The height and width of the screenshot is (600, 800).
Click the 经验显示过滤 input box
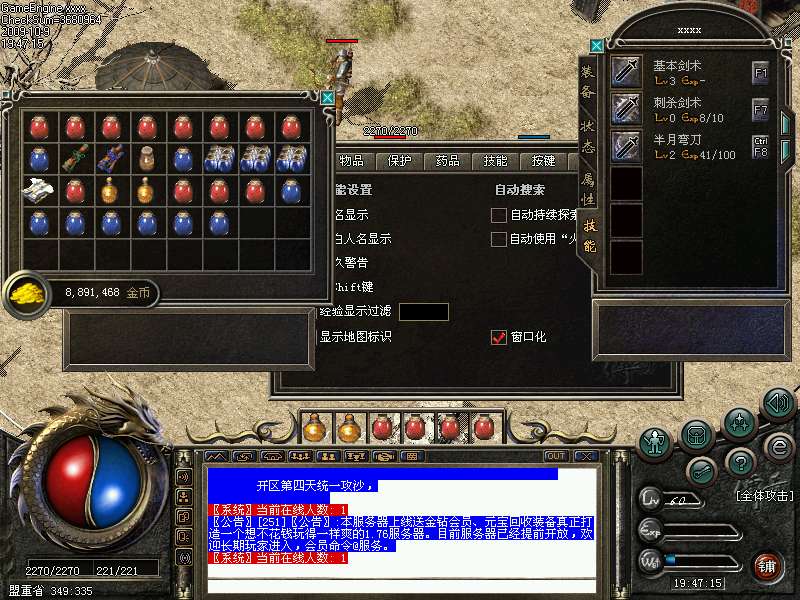[x=423, y=312]
